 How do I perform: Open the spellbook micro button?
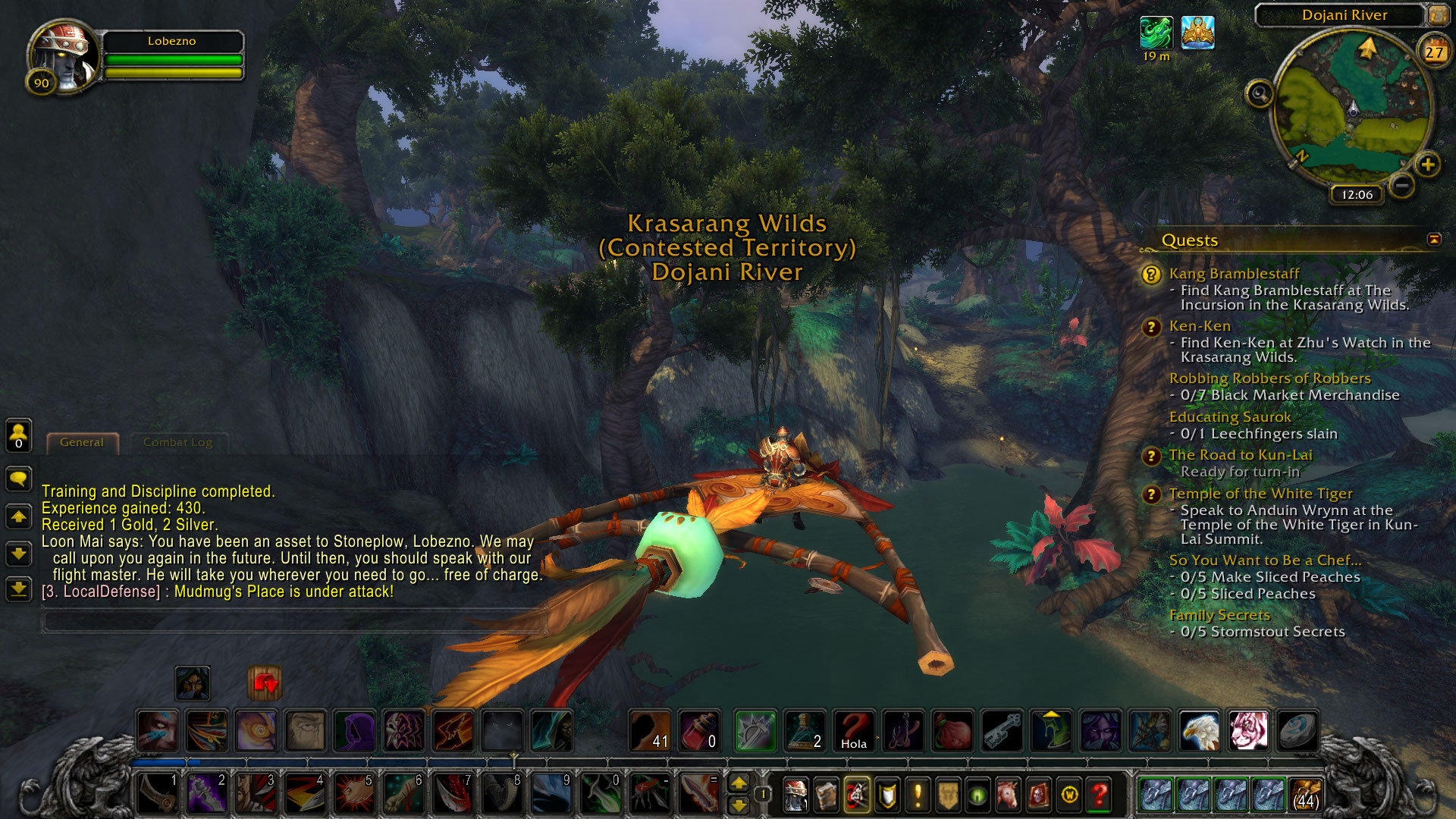click(x=826, y=795)
